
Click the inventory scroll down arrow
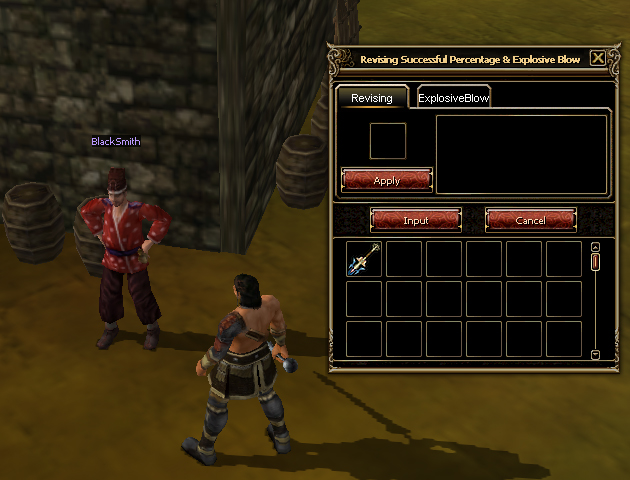click(x=595, y=354)
